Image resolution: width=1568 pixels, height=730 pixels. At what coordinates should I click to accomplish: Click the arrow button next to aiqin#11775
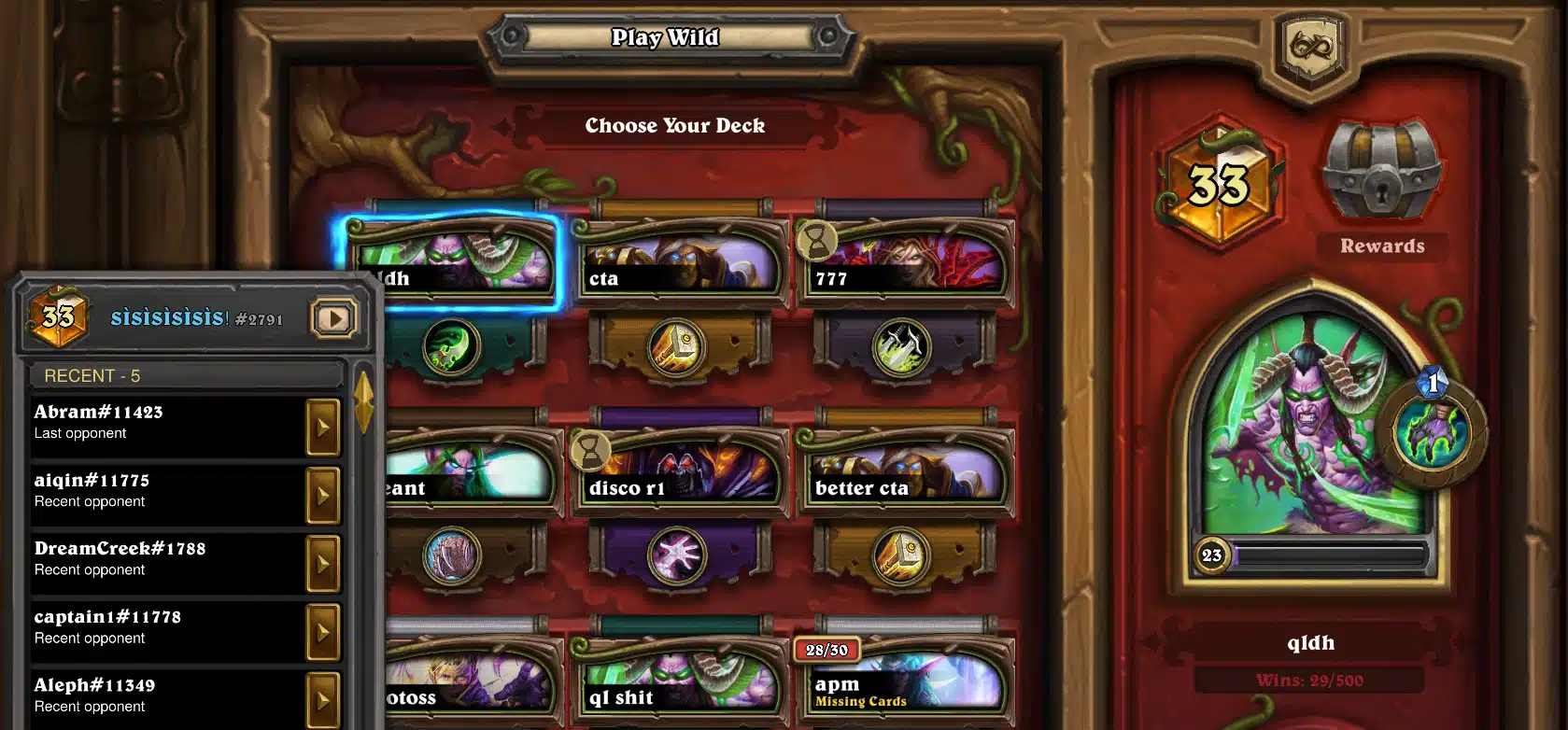pyautogui.click(x=323, y=495)
